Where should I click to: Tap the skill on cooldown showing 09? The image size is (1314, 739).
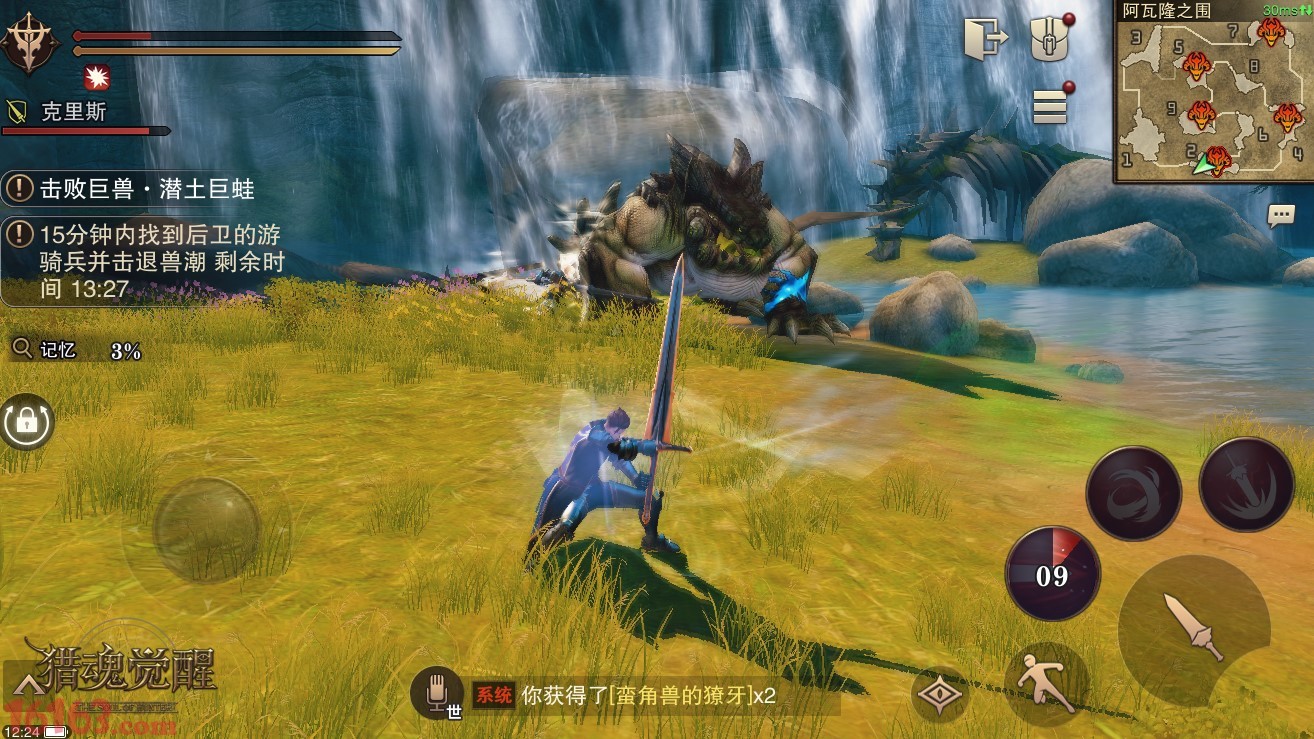pos(1052,574)
